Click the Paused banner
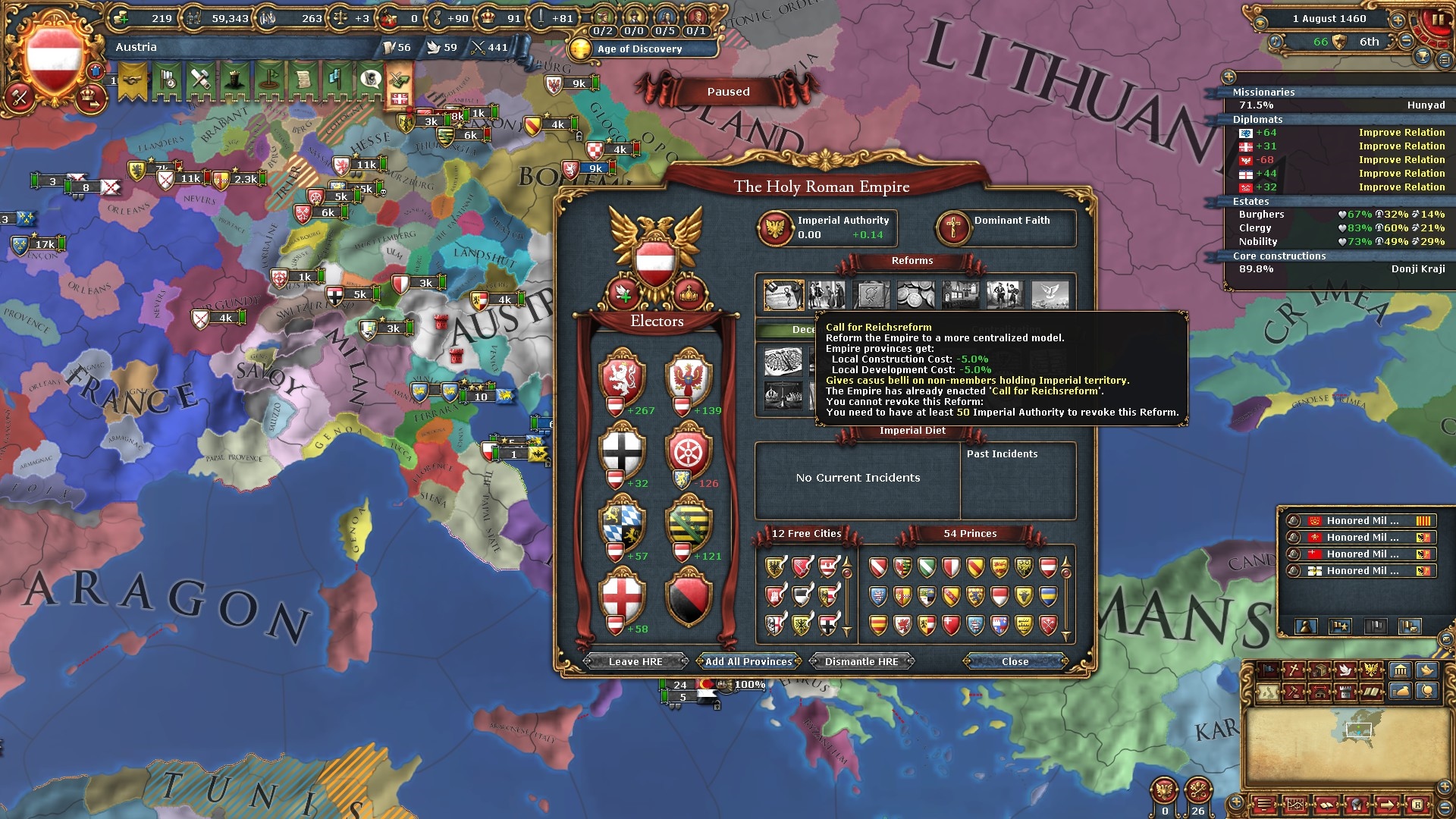 [x=728, y=92]
